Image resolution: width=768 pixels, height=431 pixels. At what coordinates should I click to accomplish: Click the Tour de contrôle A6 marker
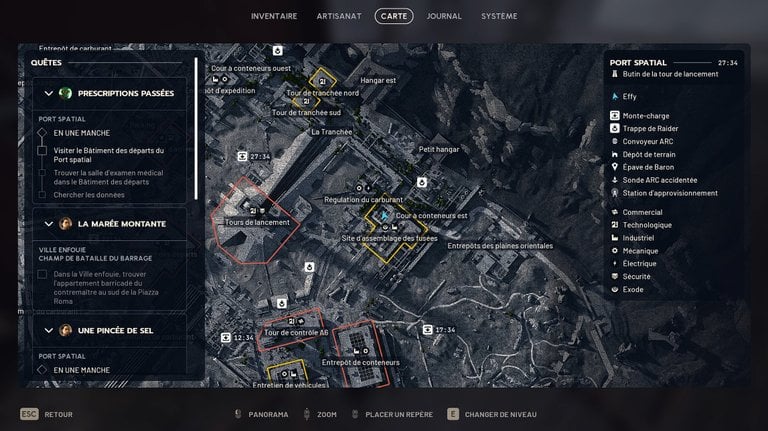pos(295,331)
